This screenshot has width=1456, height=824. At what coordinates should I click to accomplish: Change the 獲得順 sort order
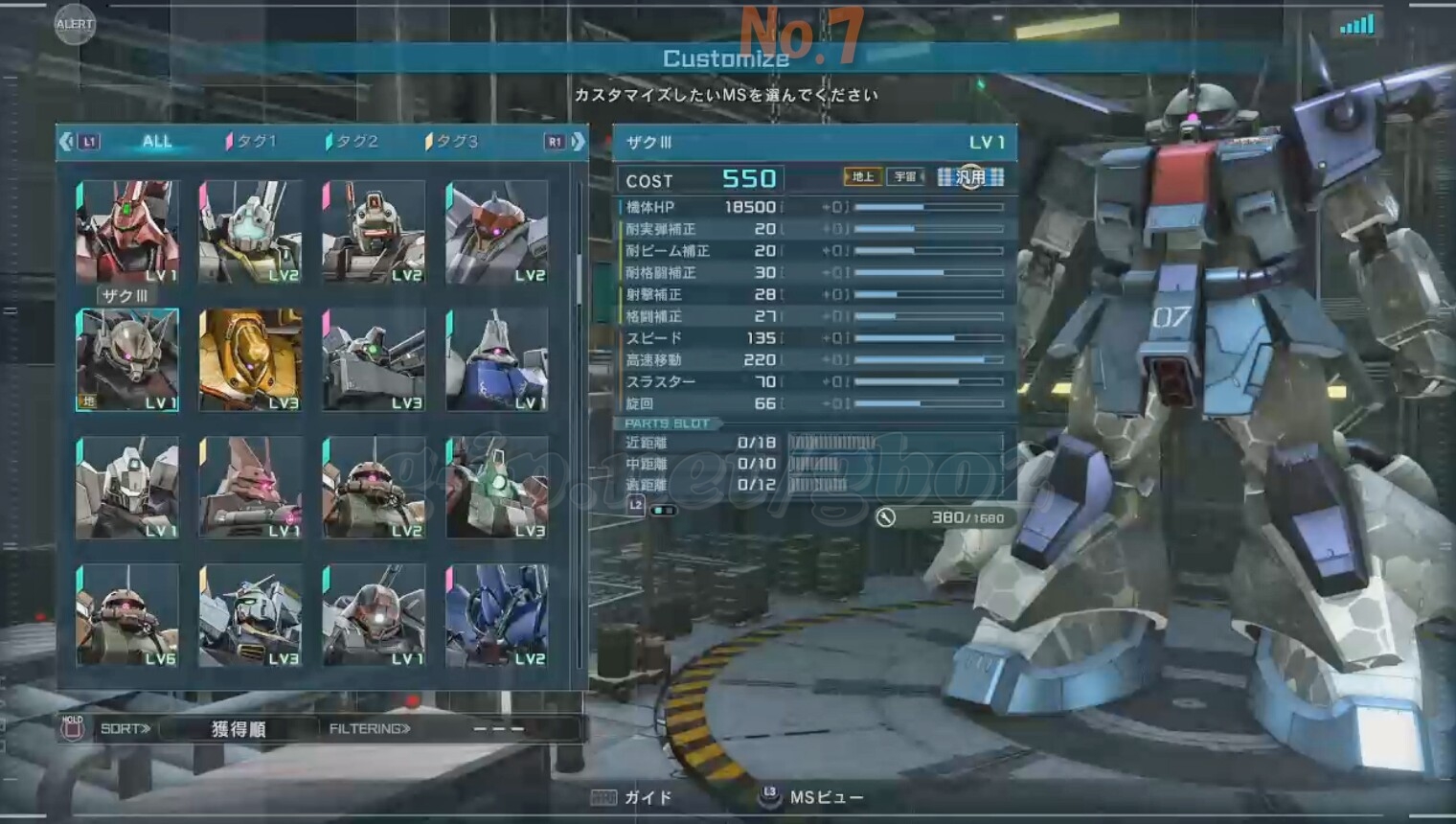[x=238, y=729]
